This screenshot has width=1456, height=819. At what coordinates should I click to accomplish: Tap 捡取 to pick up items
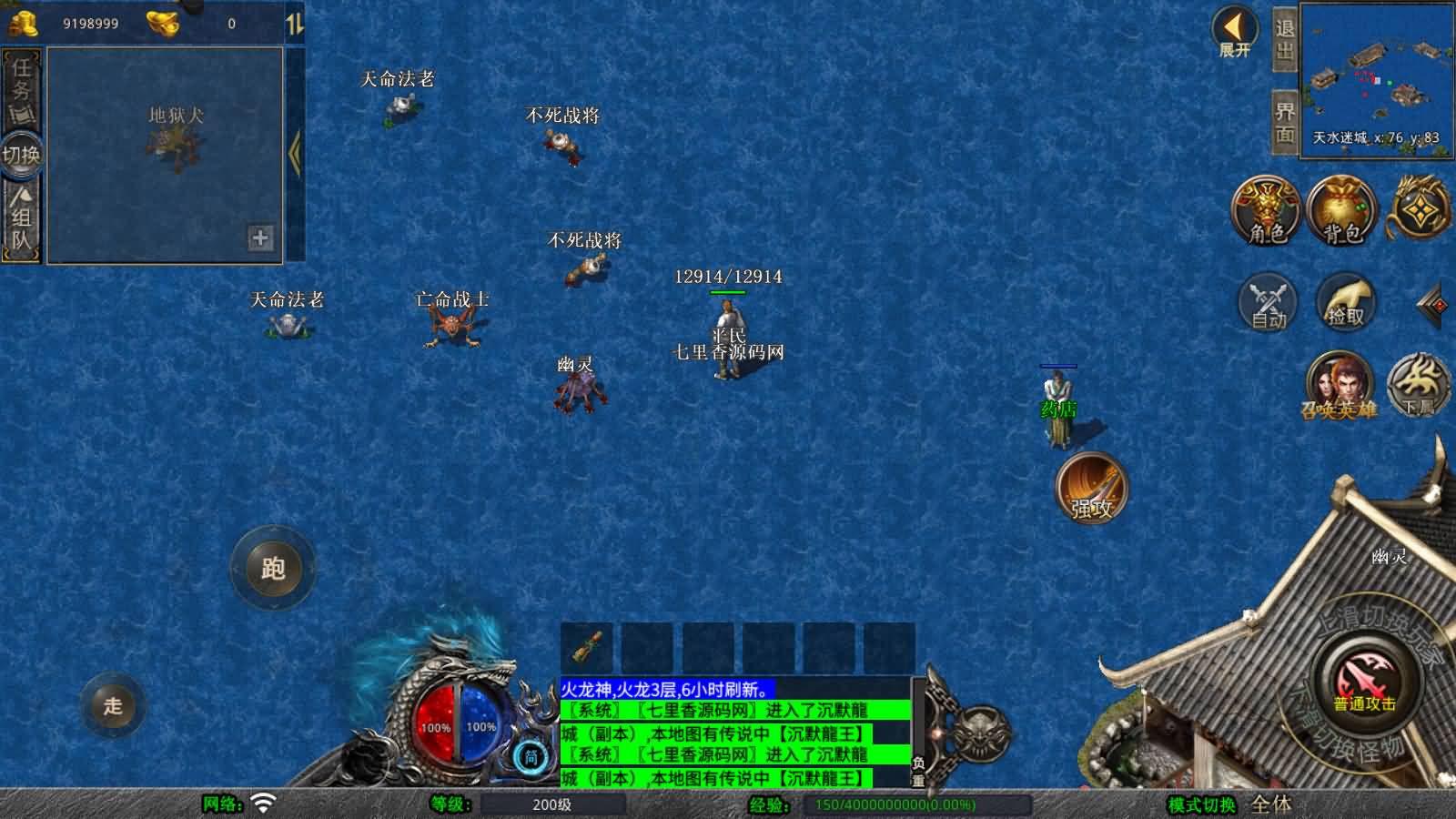1345,302
